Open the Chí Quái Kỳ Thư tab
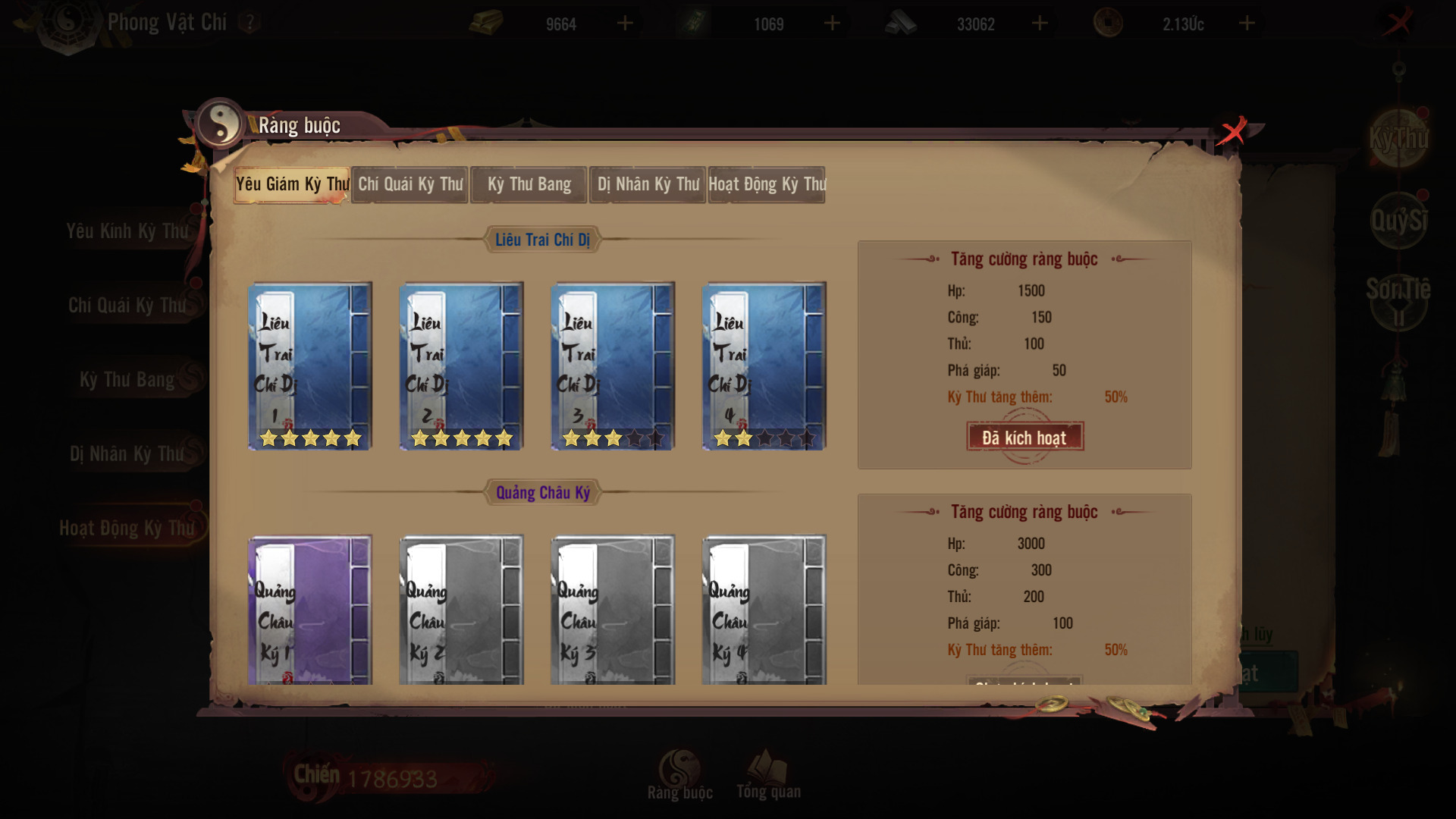This screenshot has width=1456, height=819. click(x=410, y=184)
